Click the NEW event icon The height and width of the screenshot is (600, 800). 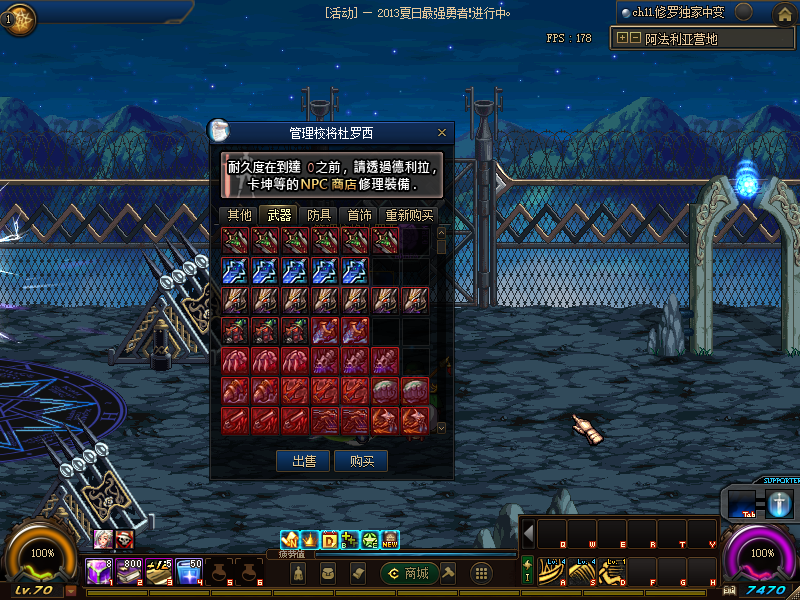tap(391, 540)
